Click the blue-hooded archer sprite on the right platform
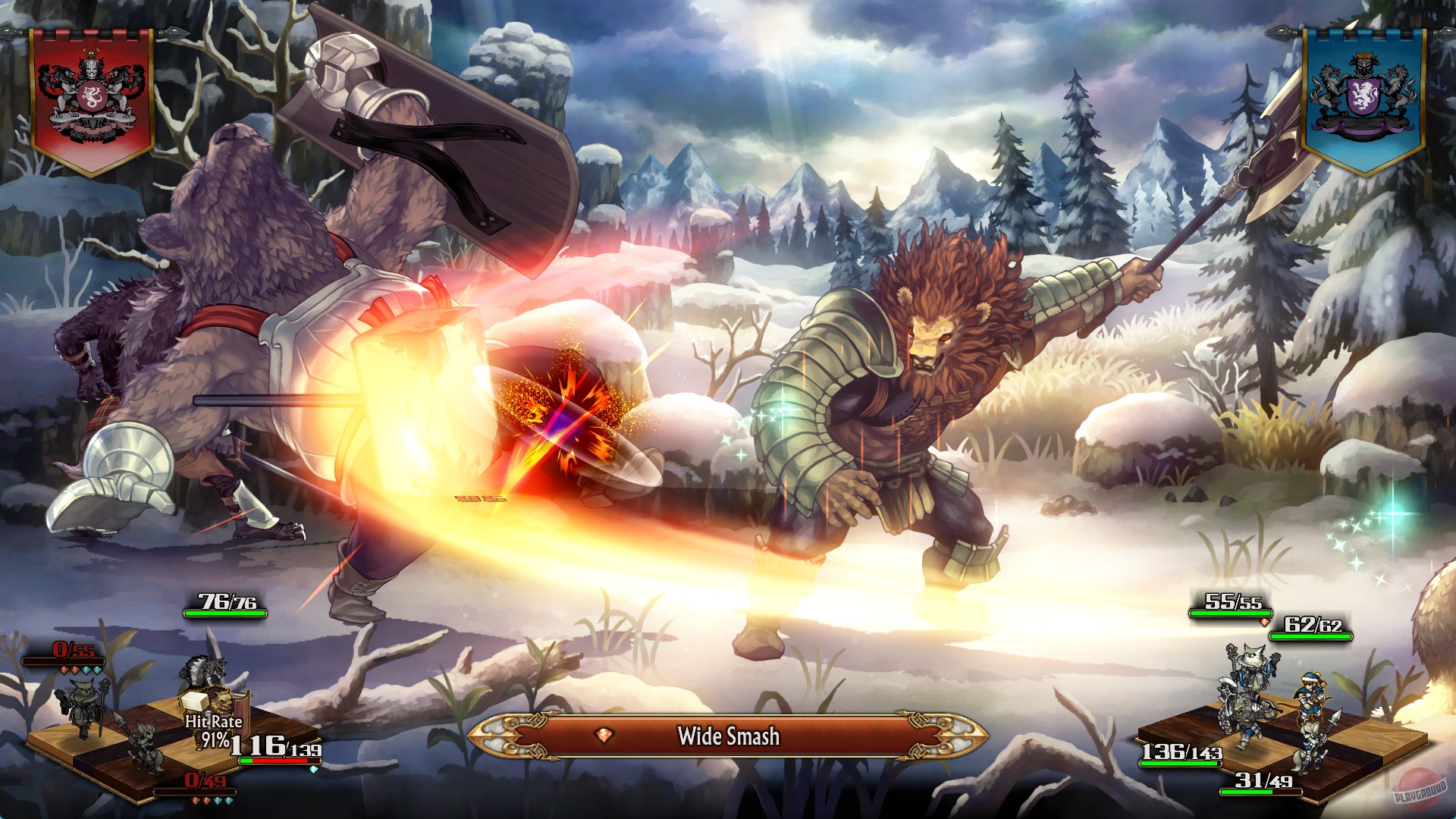This screenshot has width=1456, height=819. [x=1310, y=696]
